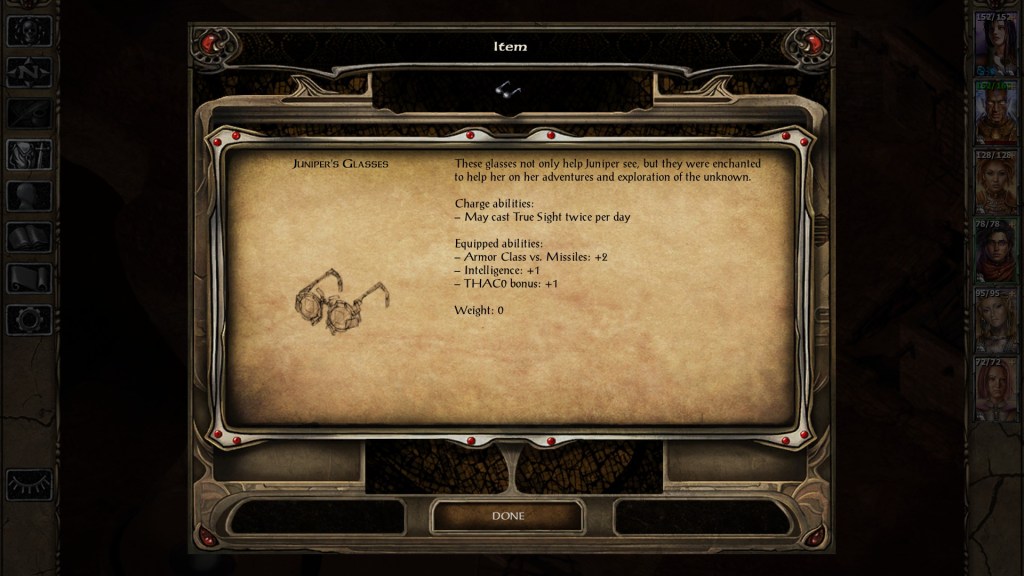Select the portrait with 128/128 hit points
The height and width of the screenshot is (576, 1024).
pyautogui.click(x=995, y=184)
